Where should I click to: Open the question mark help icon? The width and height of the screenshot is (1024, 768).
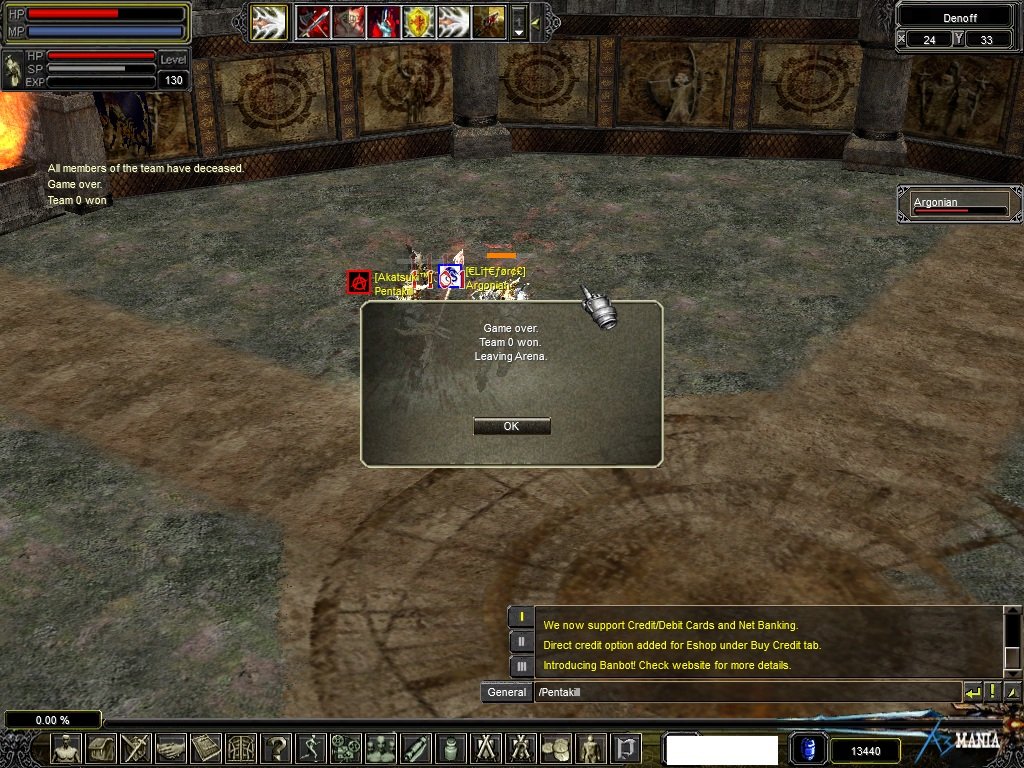(275, 748)
